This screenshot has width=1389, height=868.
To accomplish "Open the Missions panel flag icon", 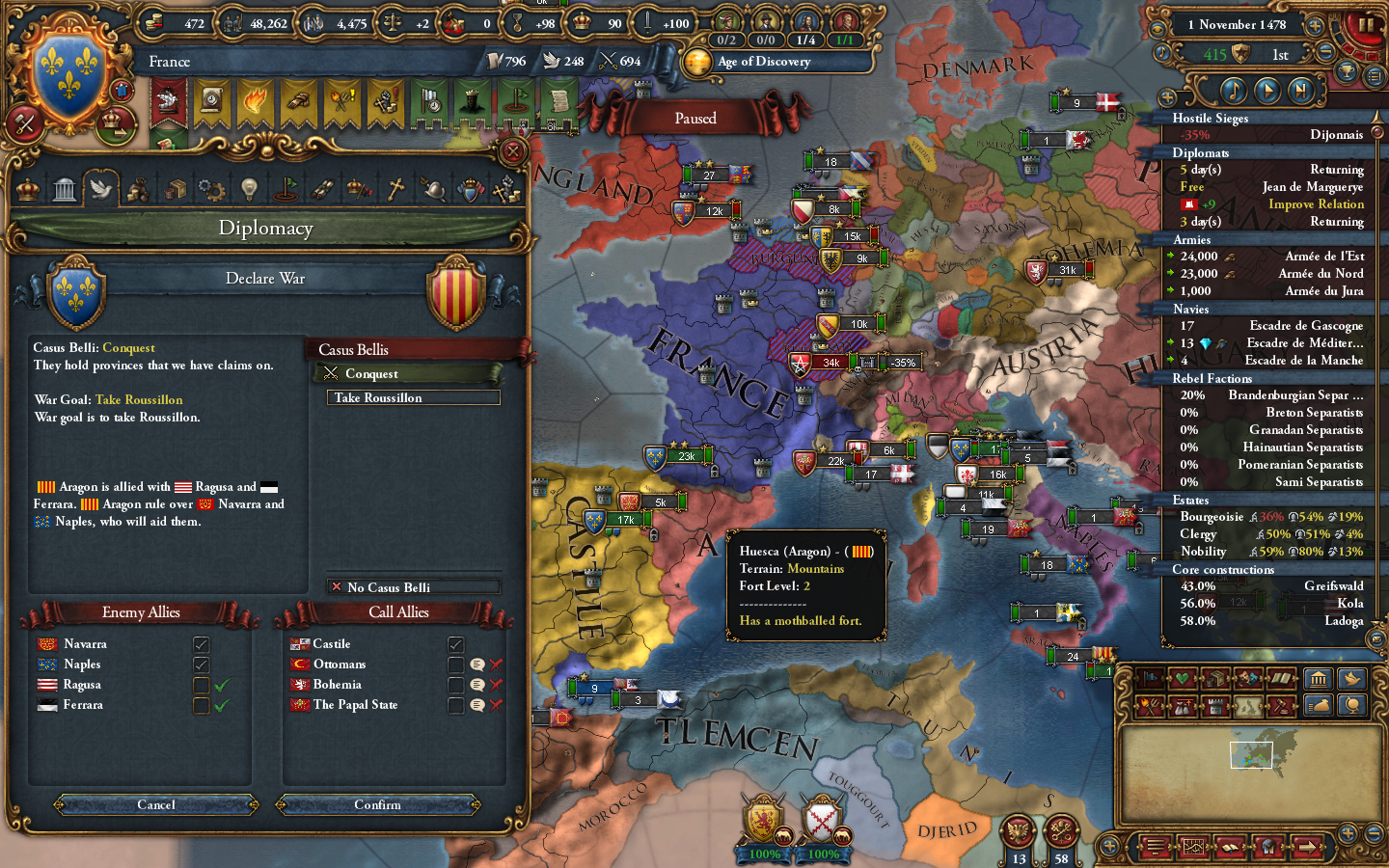I will pos(286,188).
